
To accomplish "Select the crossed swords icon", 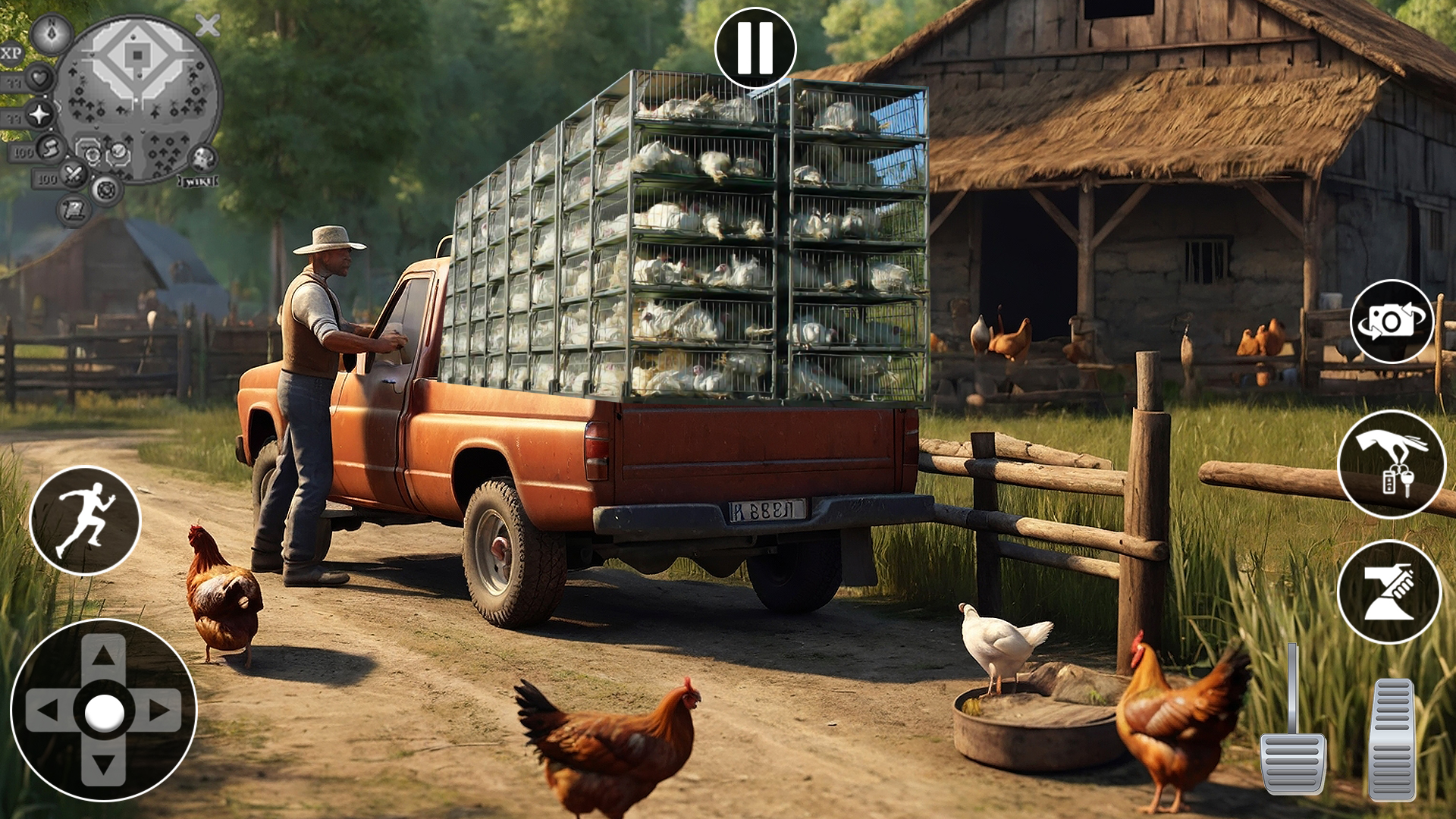I will point(74,175).
